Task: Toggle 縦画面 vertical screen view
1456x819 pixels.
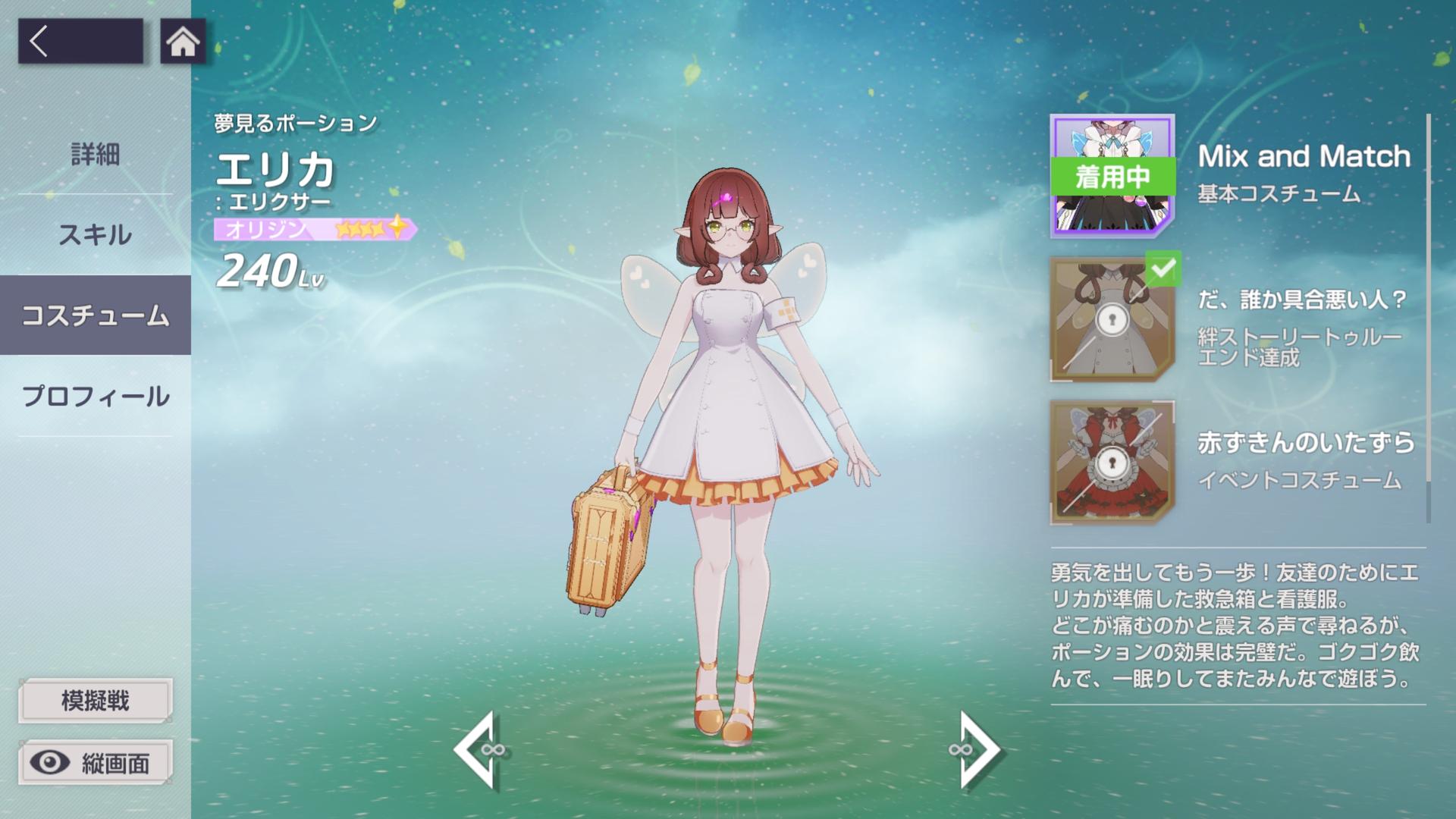Action: tap(96, 763)
